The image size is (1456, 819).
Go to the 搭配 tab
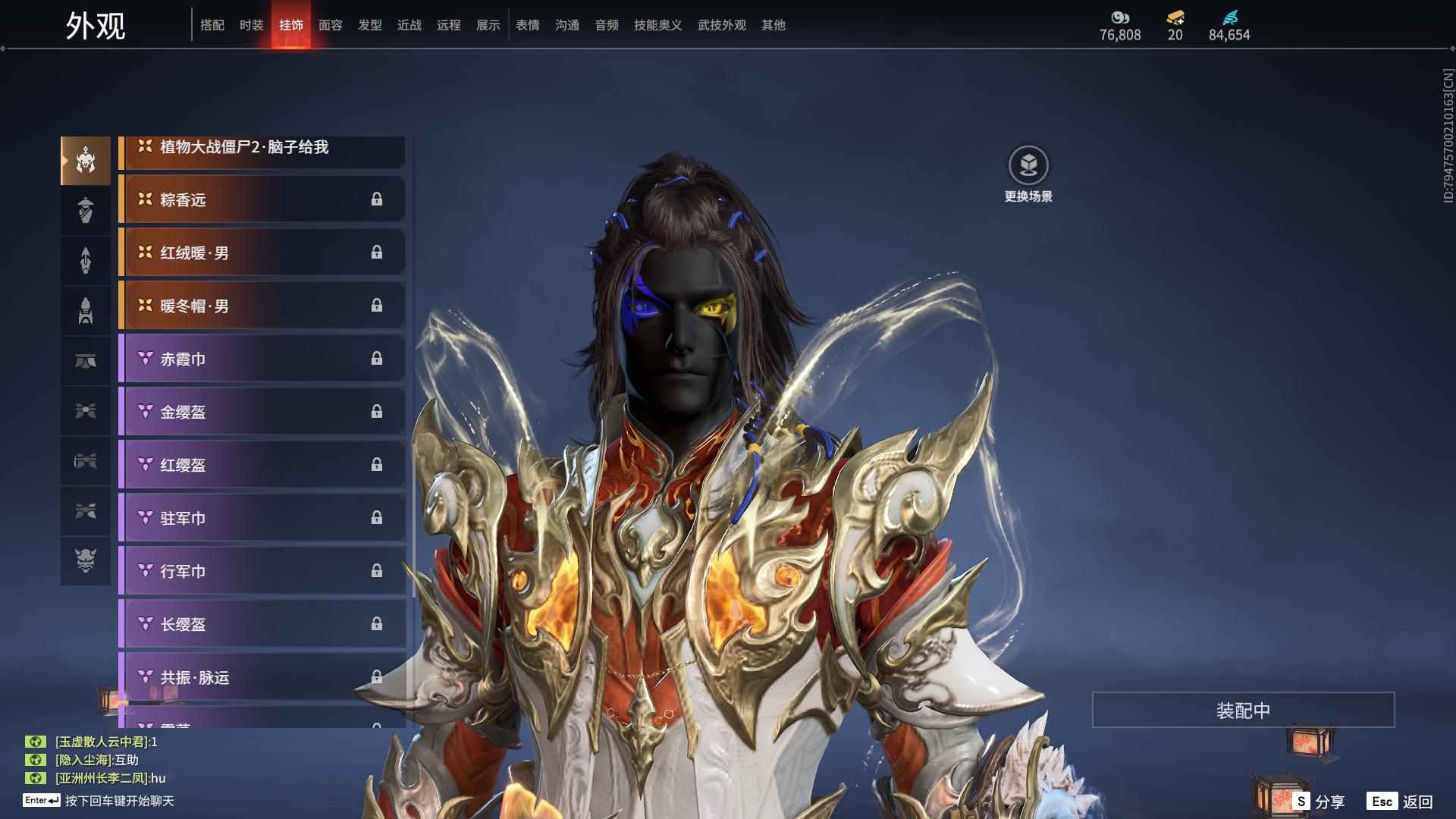212,25
